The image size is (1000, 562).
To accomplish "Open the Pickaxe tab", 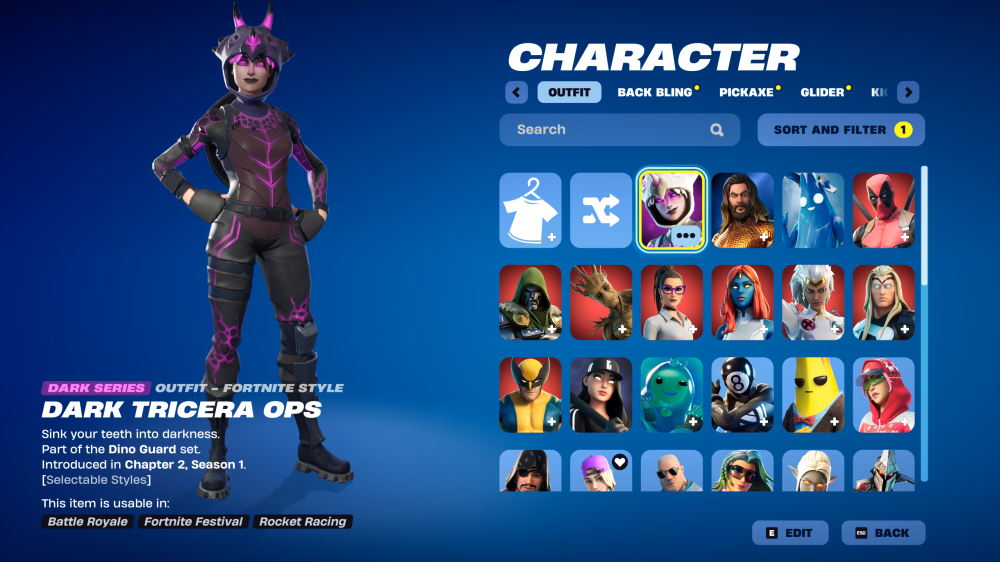I will (746, 93).
